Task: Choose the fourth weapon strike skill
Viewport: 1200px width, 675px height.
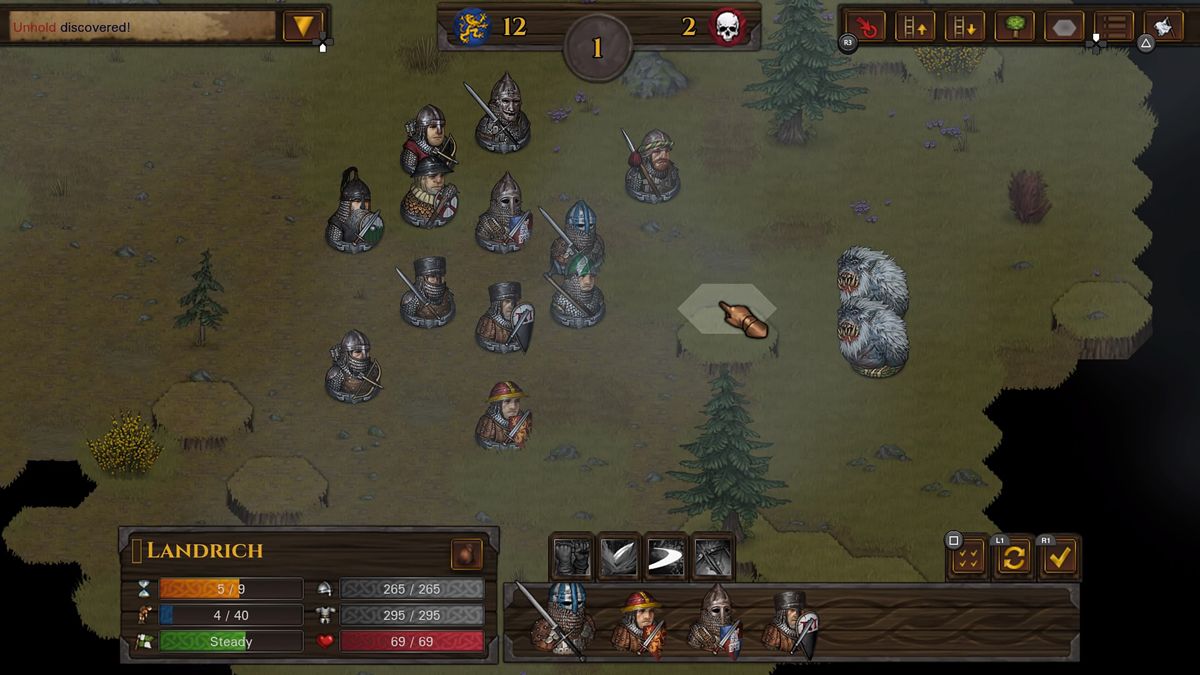Action: [713, 557]
